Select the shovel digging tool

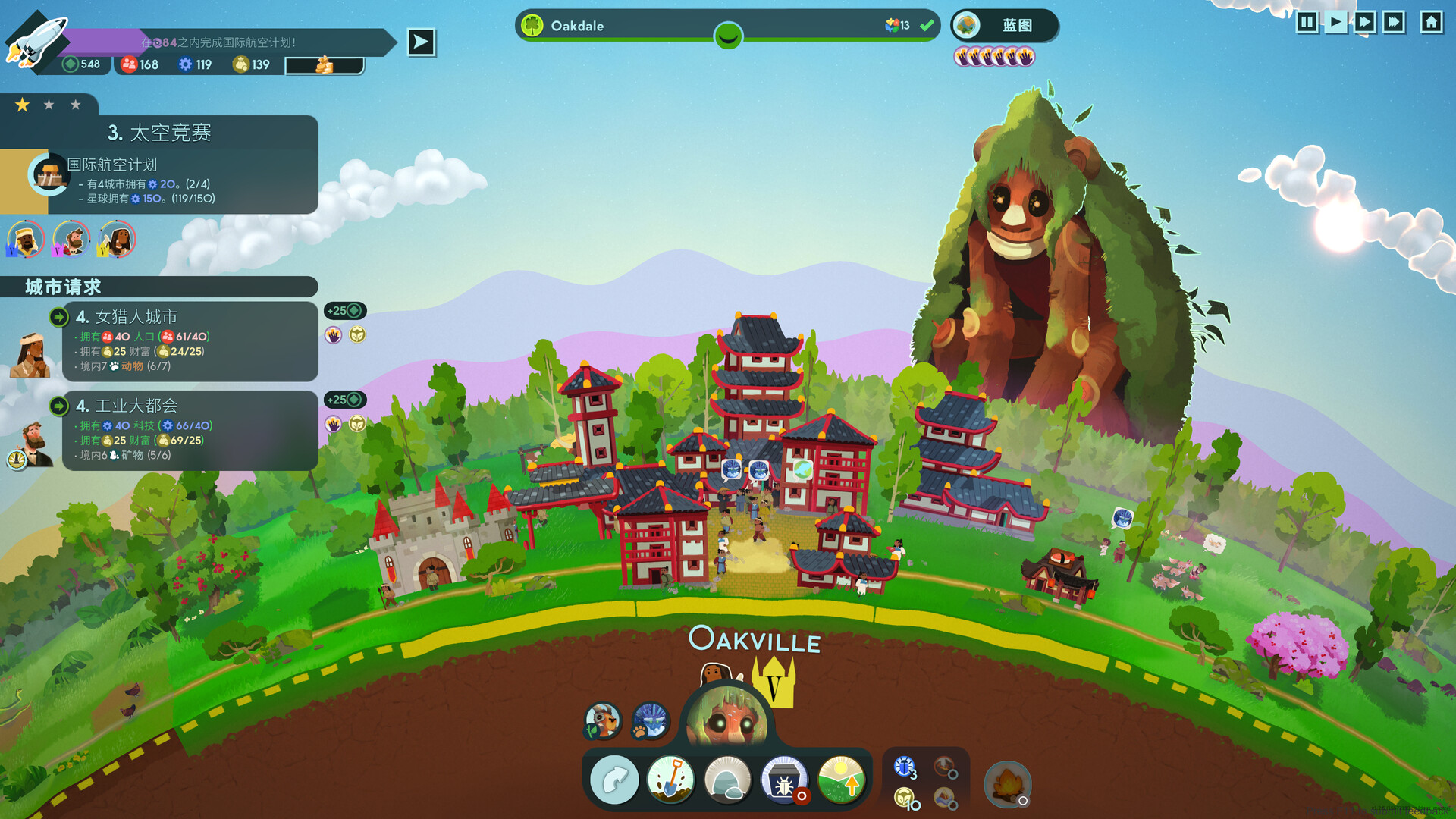[671, 779]
